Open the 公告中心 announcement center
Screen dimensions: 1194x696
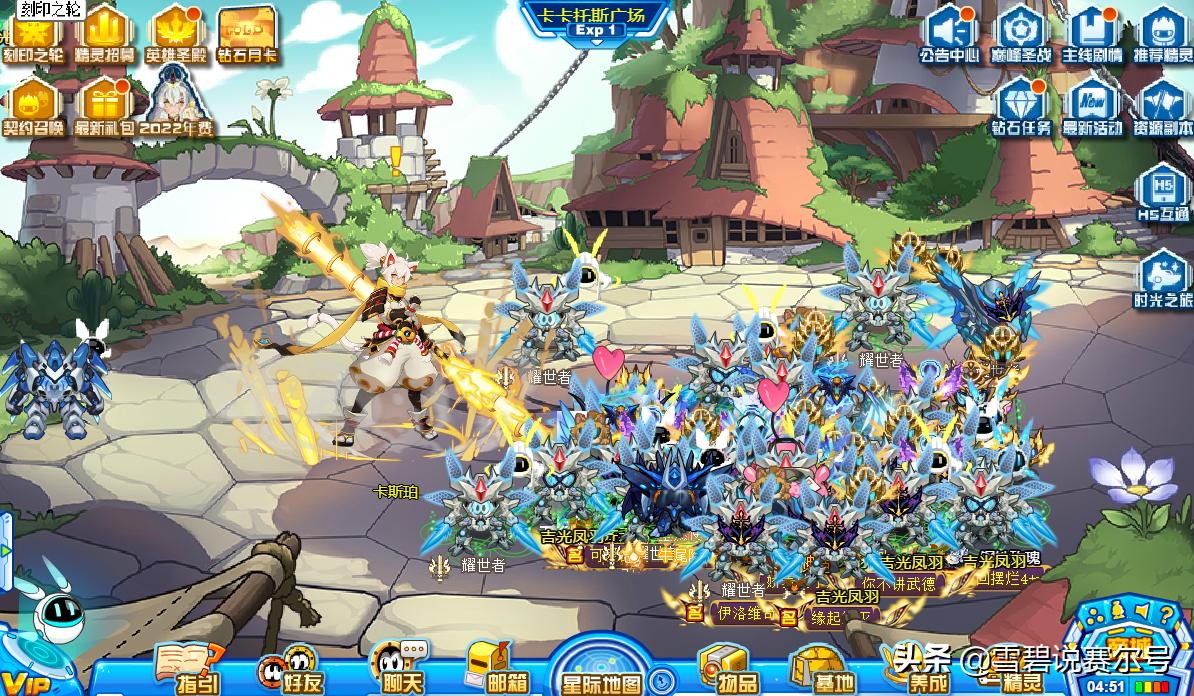pos(949,33)
